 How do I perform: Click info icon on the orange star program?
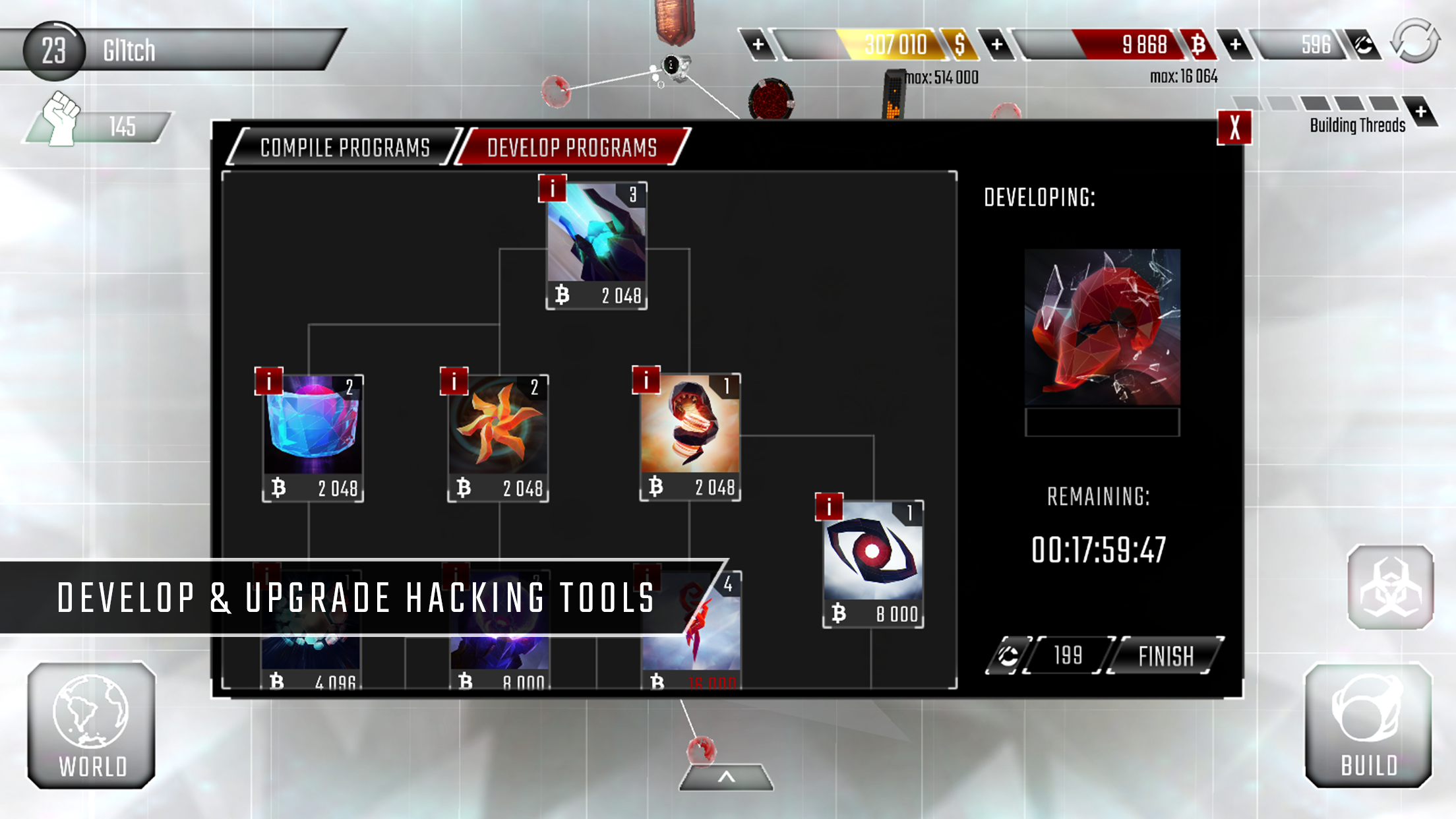pos(454,380)
